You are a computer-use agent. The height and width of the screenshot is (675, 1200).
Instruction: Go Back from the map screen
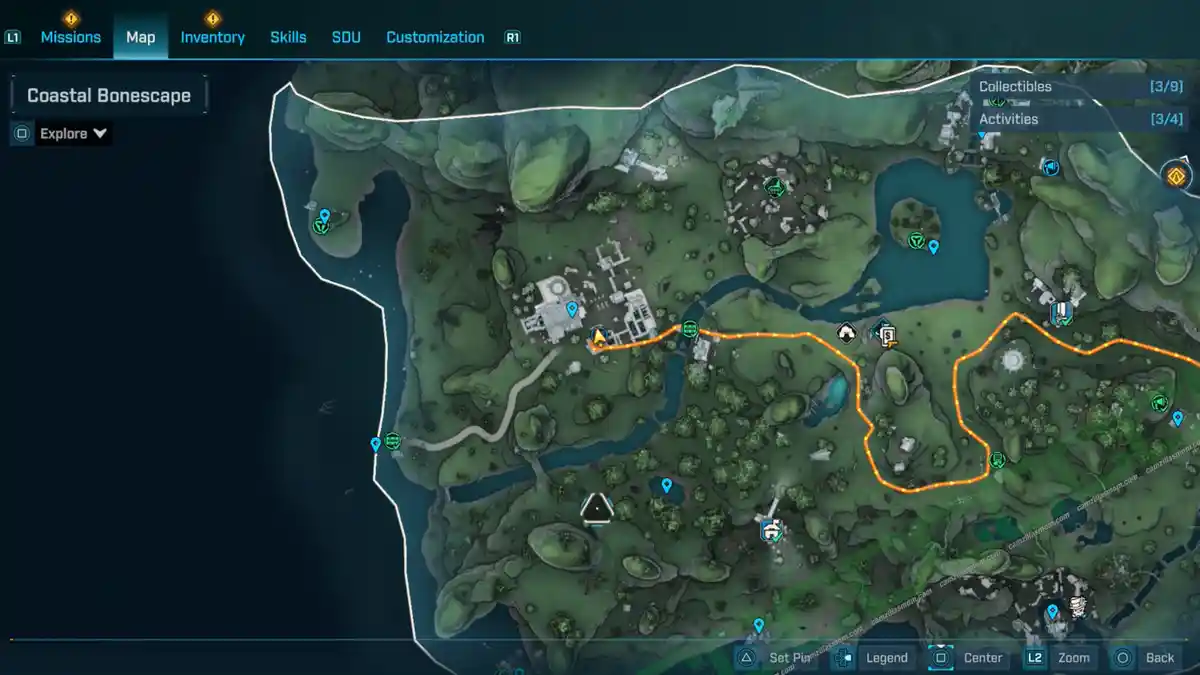1159,657
